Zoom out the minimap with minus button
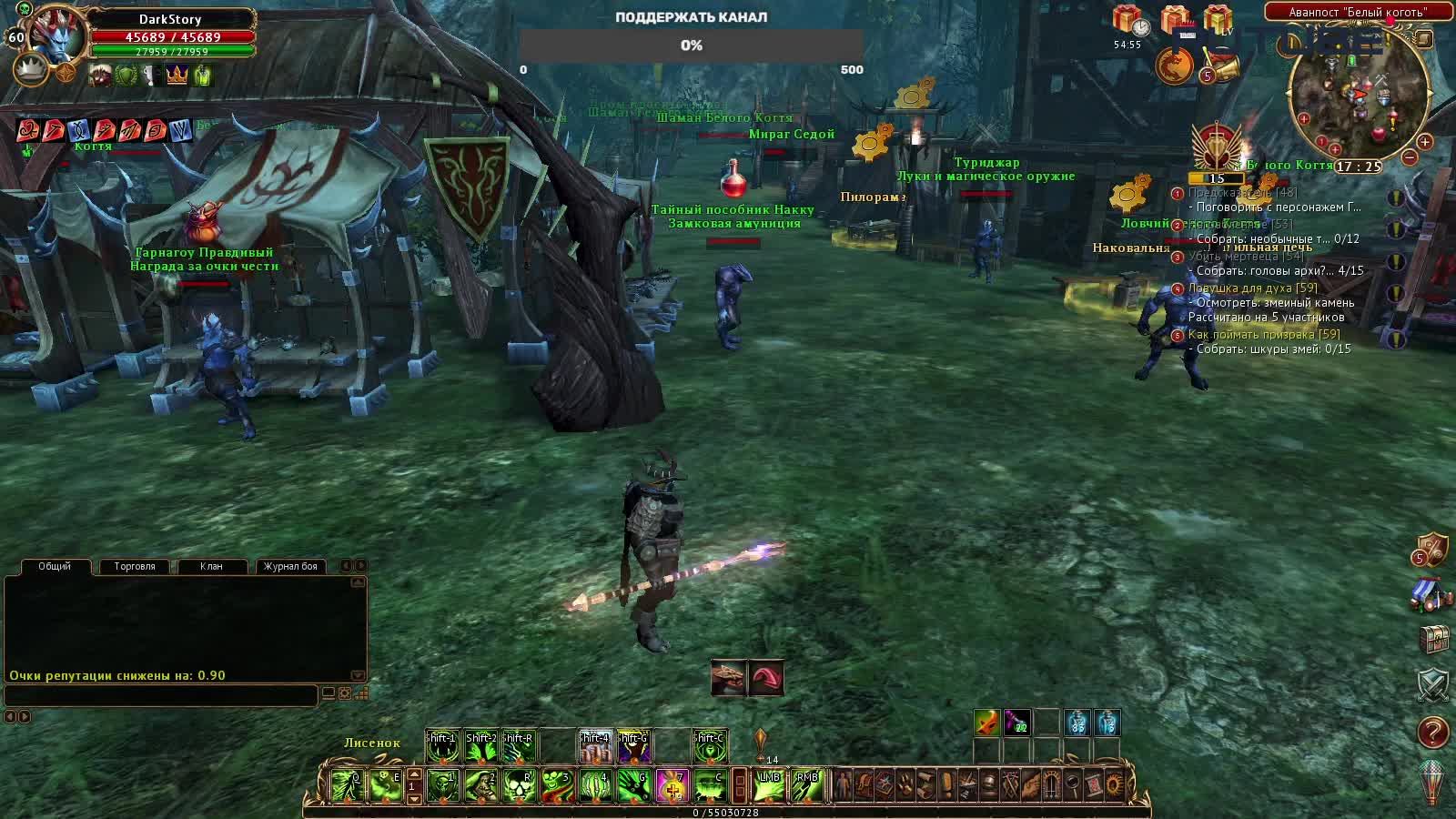Viewport: 1456px width, 819px height. (x=1410, y=157)
